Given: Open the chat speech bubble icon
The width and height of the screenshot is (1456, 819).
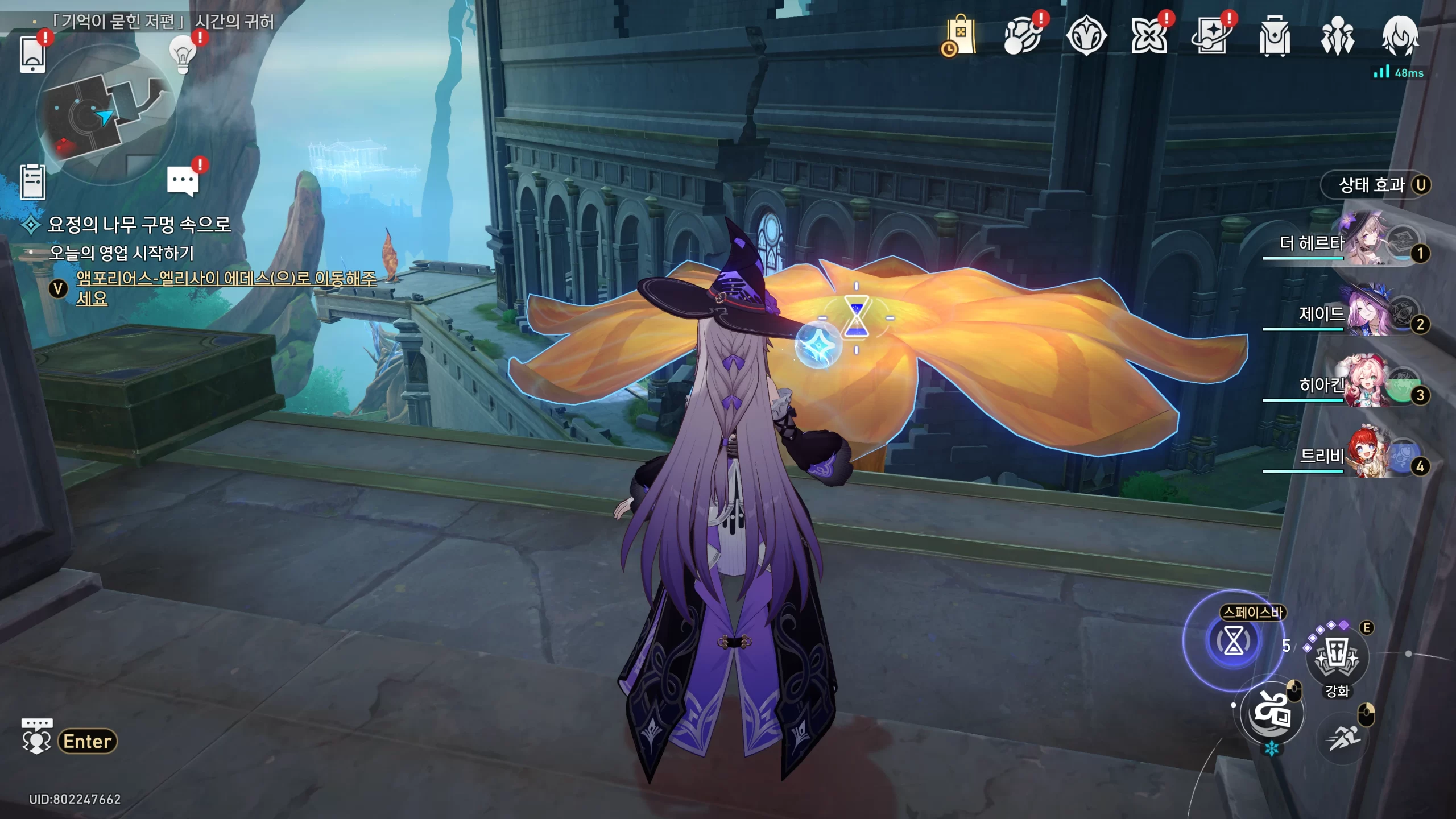Looking at the screenshot, I should tap(183, 181).
